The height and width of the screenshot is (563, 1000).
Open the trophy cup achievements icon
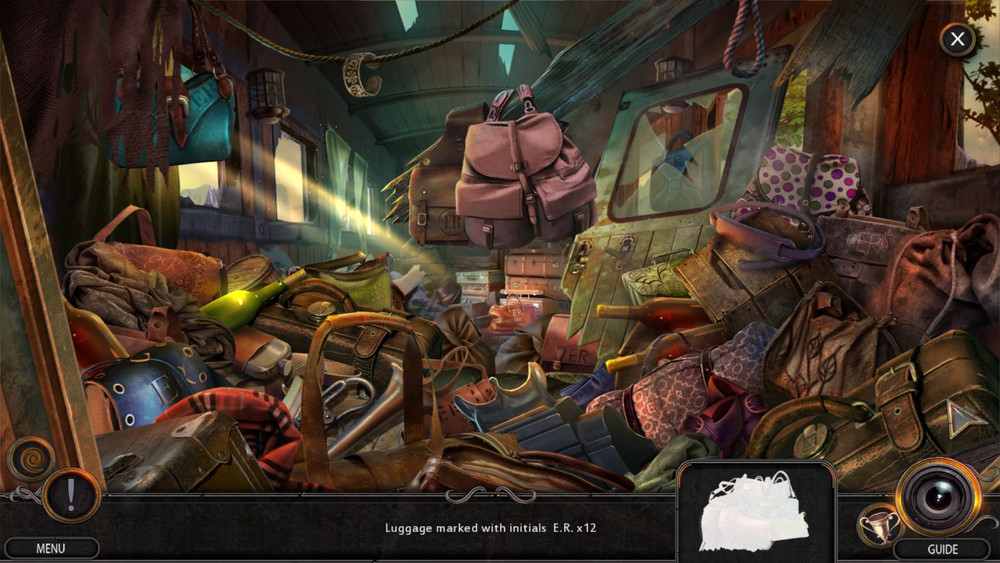875,523
